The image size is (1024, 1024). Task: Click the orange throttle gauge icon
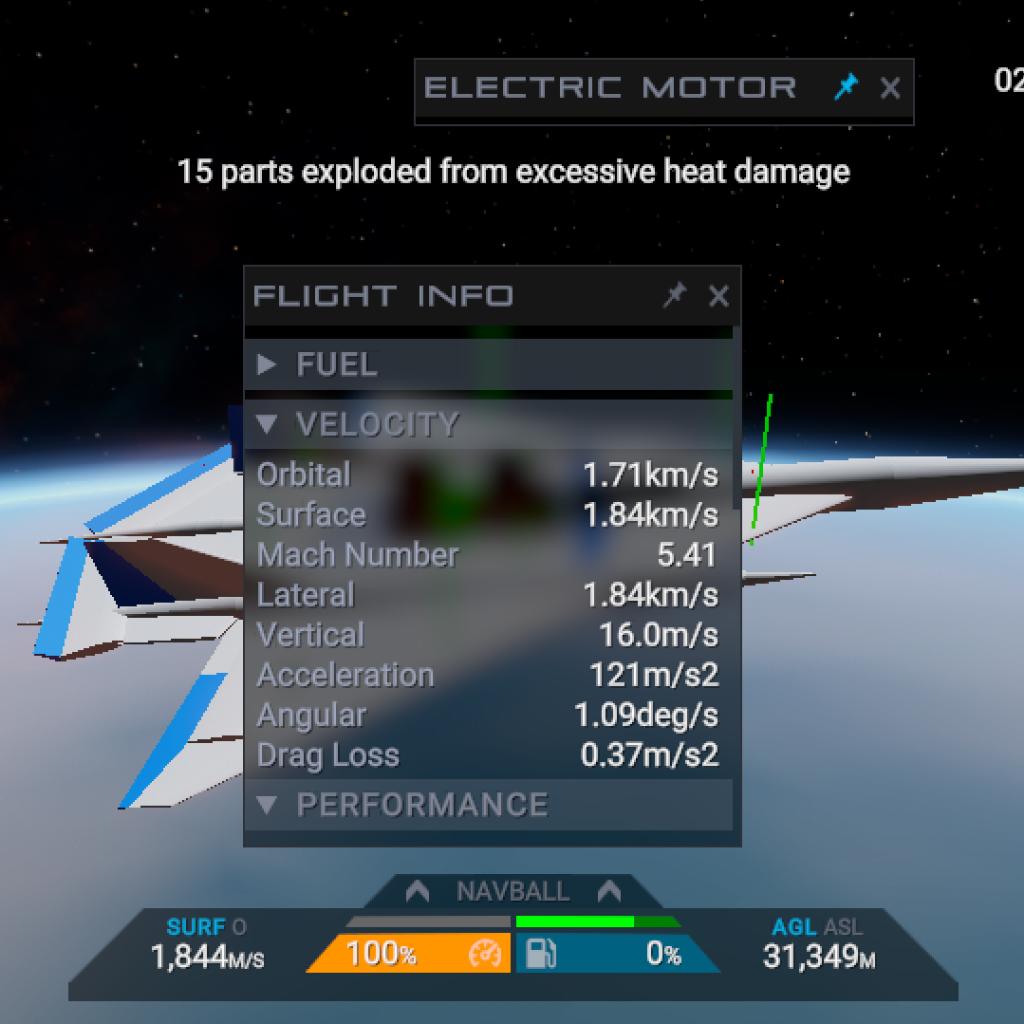(484, 955)
